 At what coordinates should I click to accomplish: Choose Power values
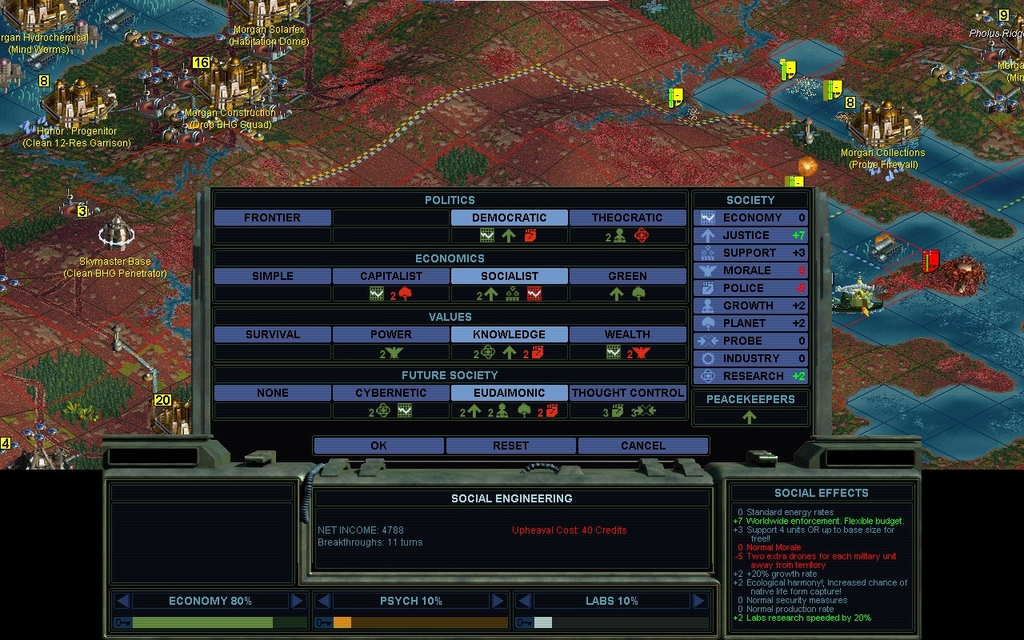[391, 334]
